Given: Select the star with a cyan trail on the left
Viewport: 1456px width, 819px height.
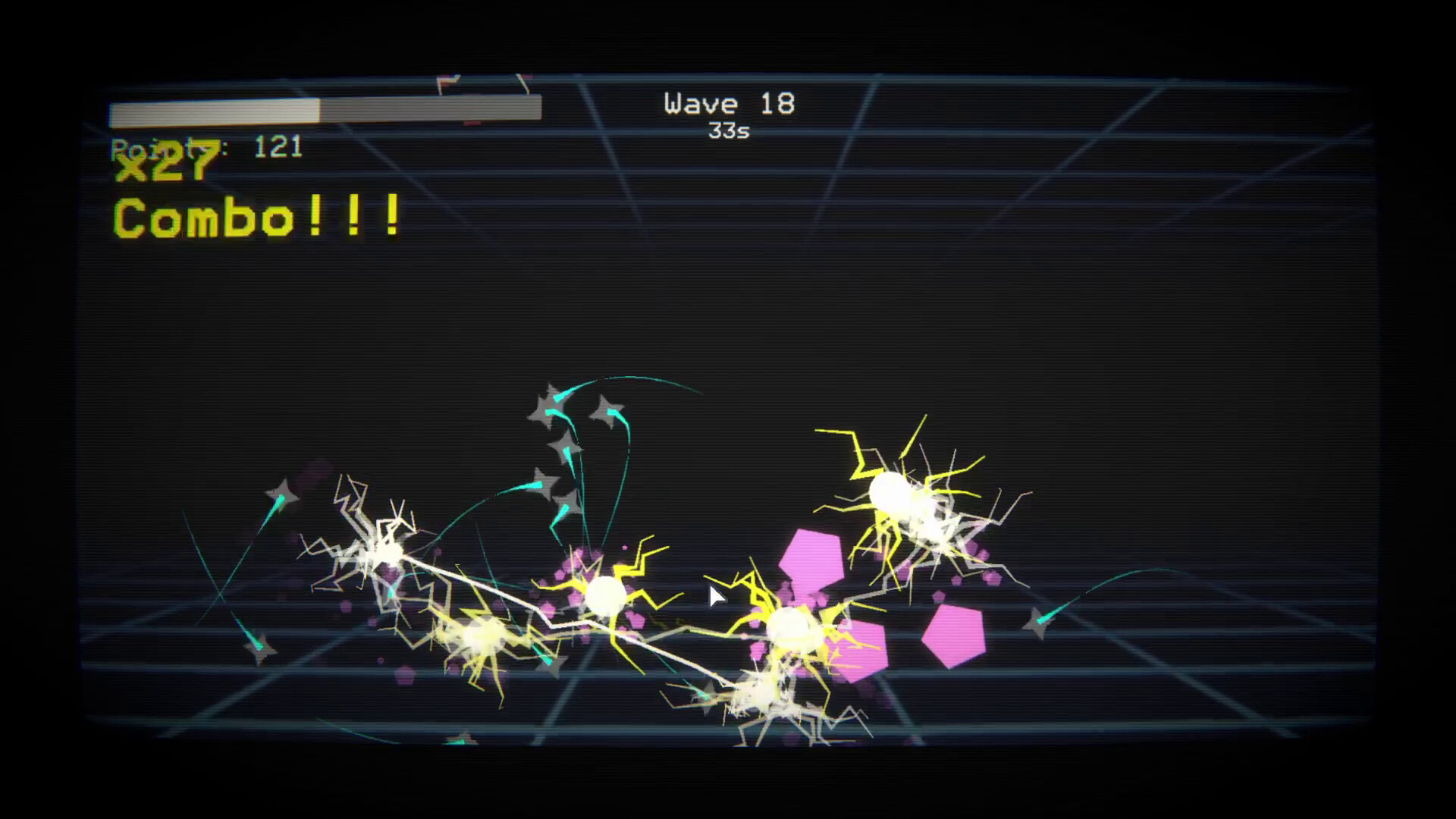Looking at the screenshot, I should pos(282,493).
